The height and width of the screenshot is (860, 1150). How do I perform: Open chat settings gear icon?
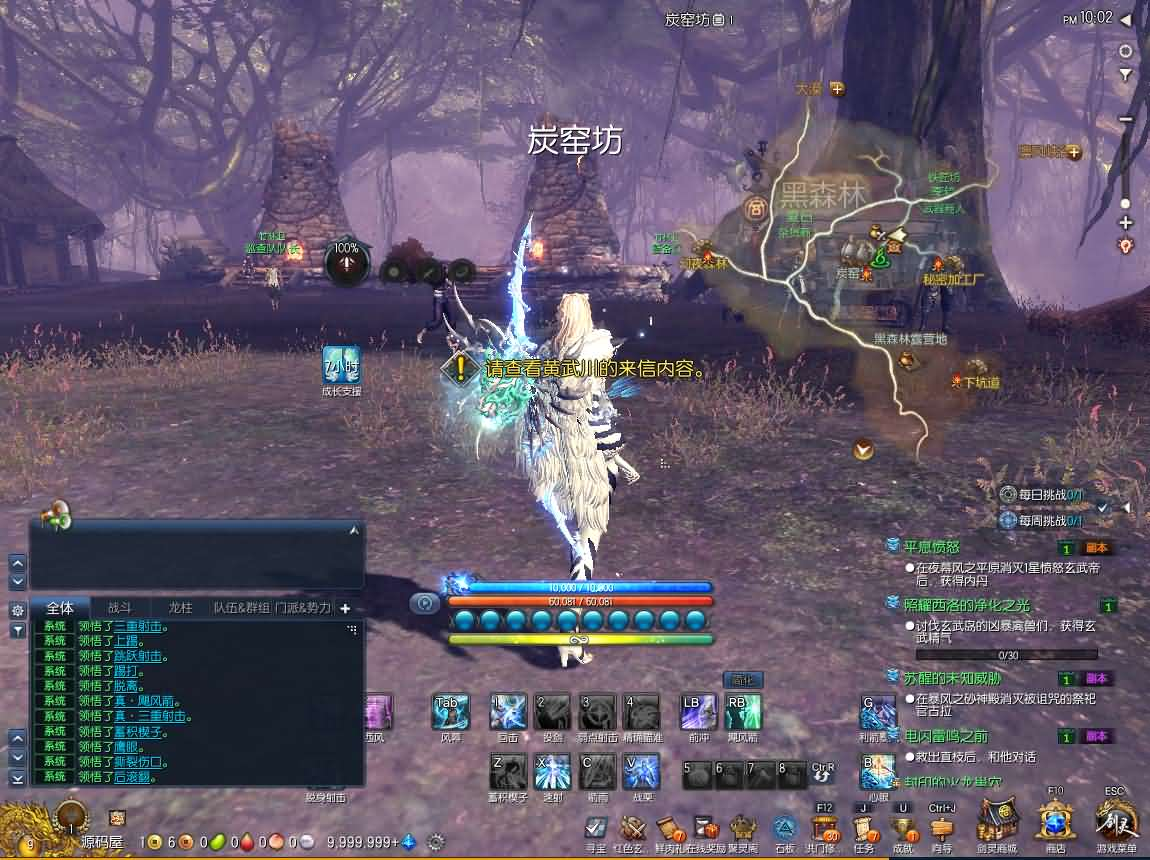click(x=17, y=609)
